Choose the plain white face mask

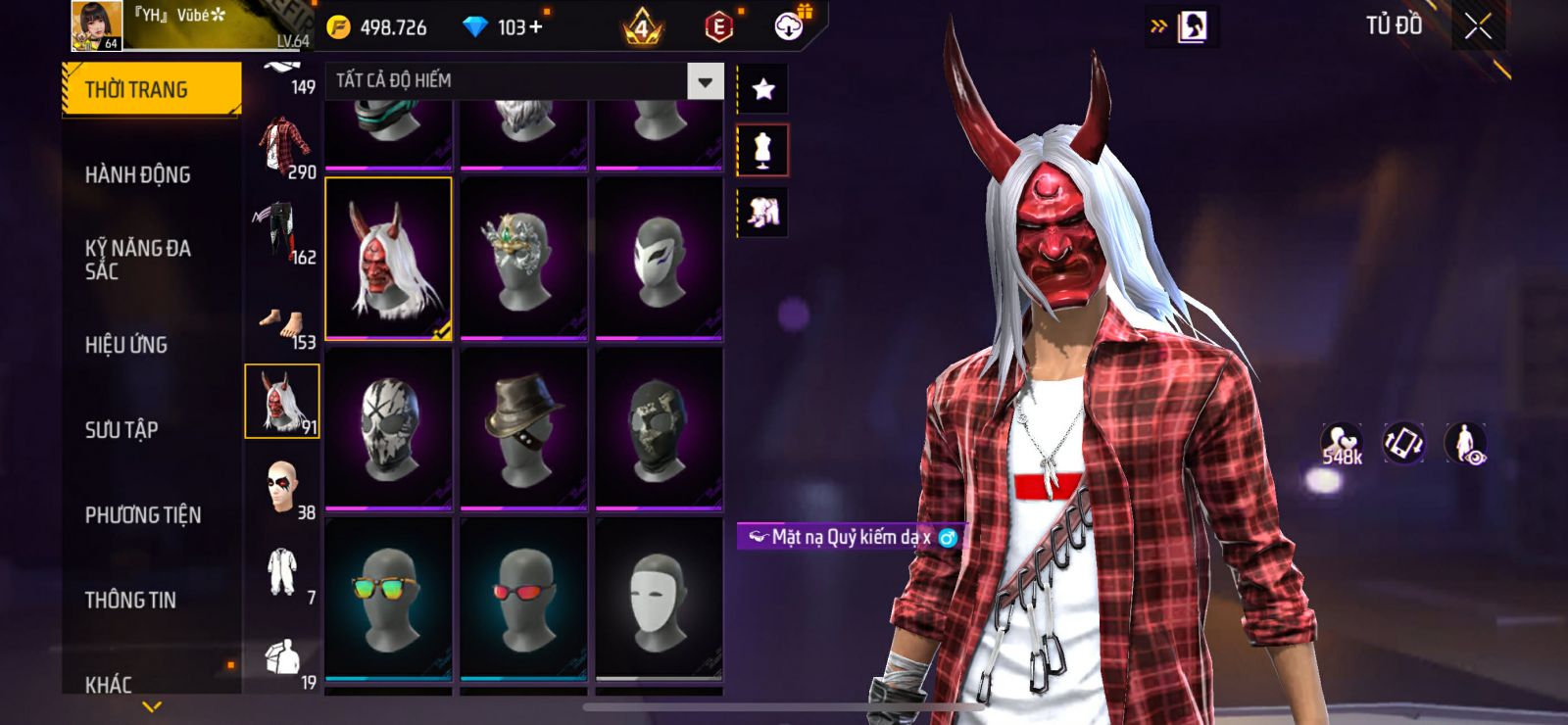tap(659, 598)
